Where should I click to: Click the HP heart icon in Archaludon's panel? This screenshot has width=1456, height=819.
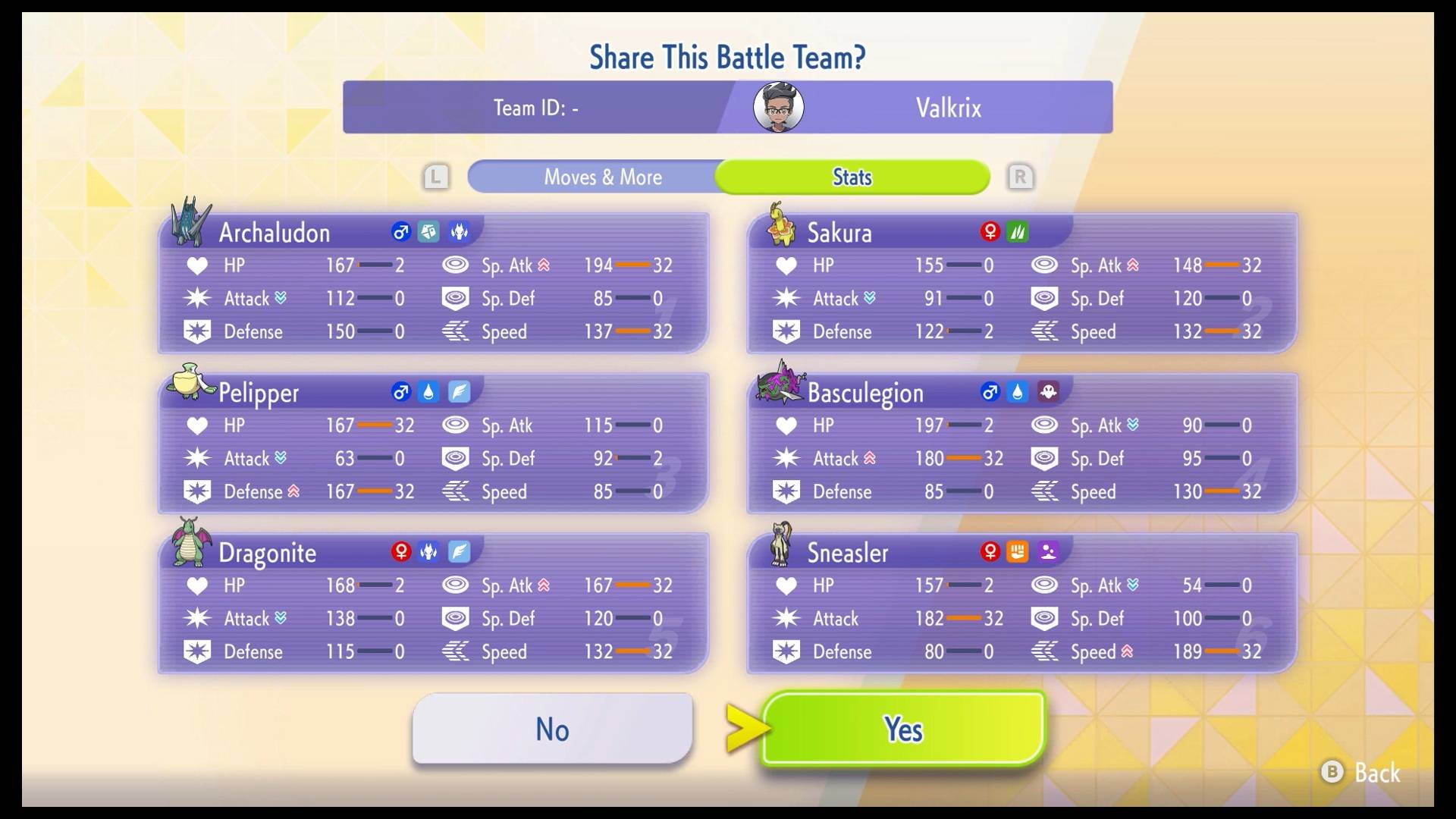197,265
